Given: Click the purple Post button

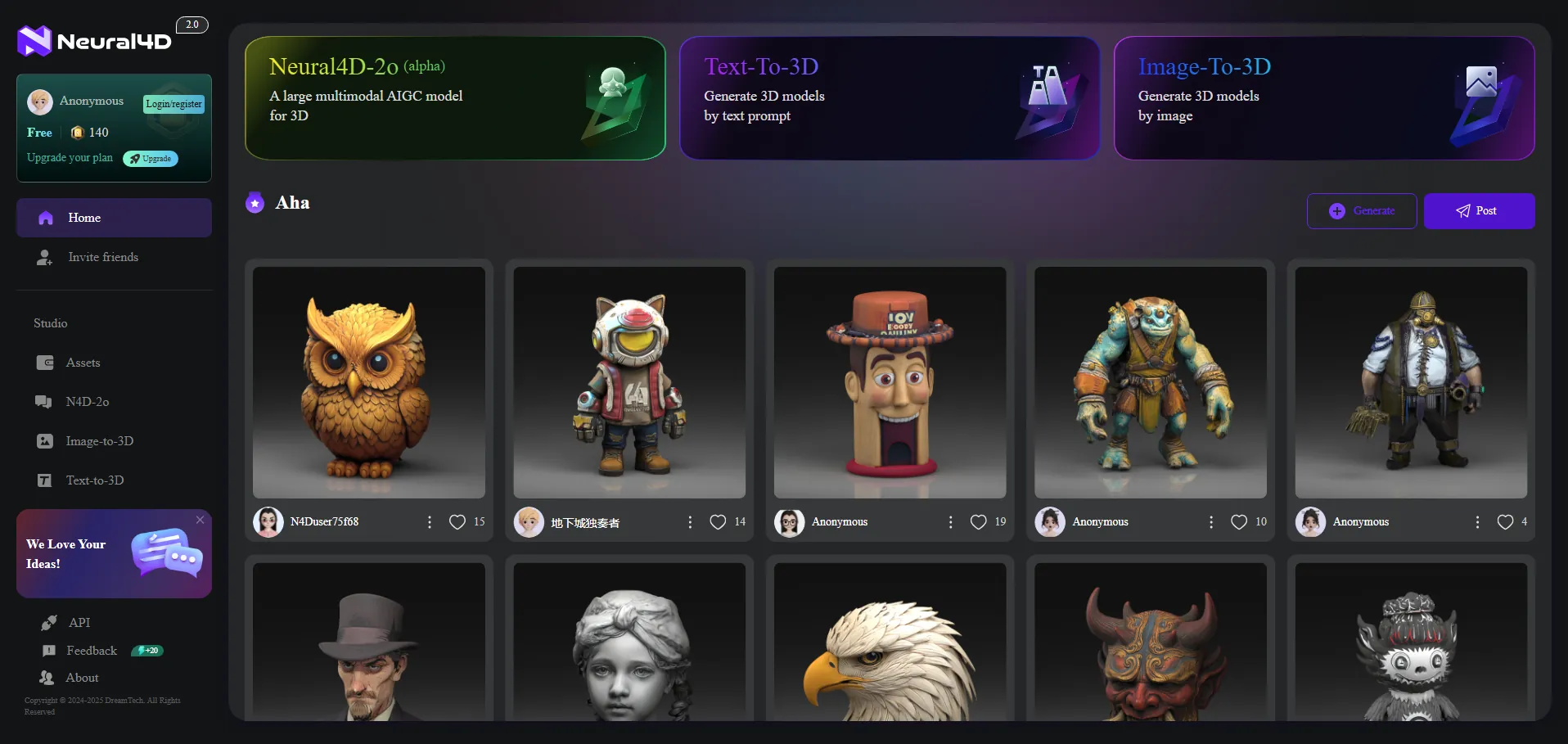Looking at the screenshot, I should [1479, 211].
